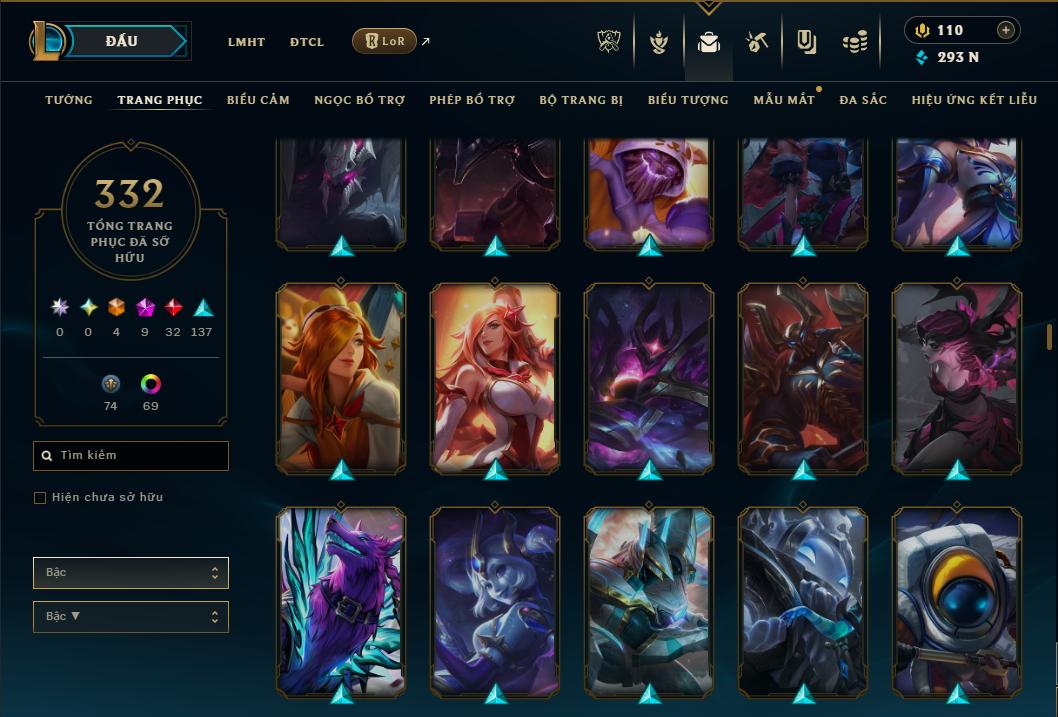Launch the LoR external link

(x=385, y=41)
